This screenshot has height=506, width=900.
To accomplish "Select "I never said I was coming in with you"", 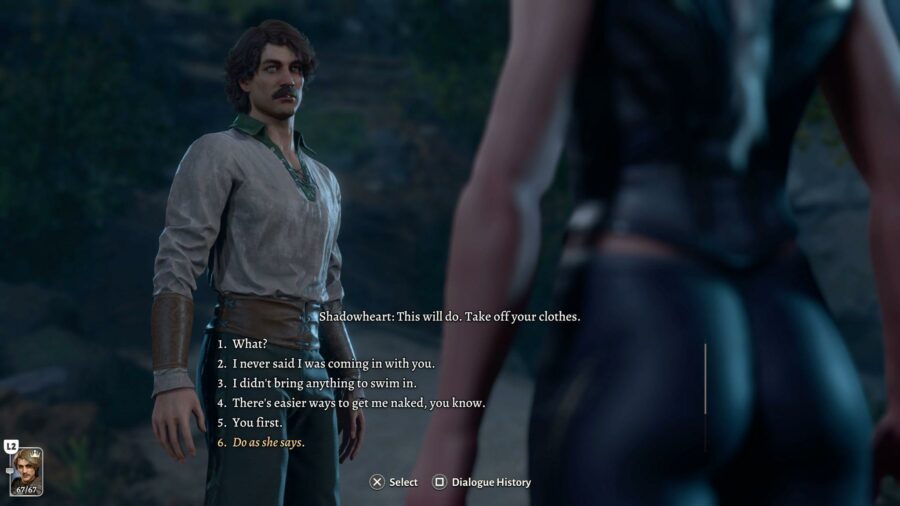I will 334,364.
